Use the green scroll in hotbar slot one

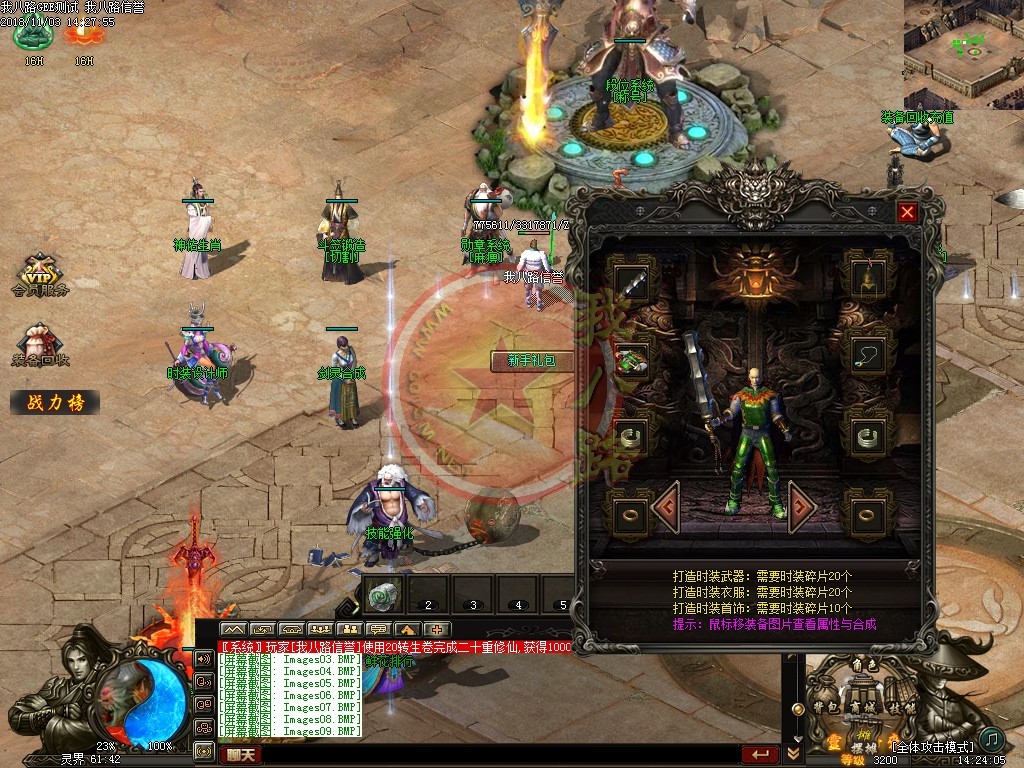pos(383,595)
